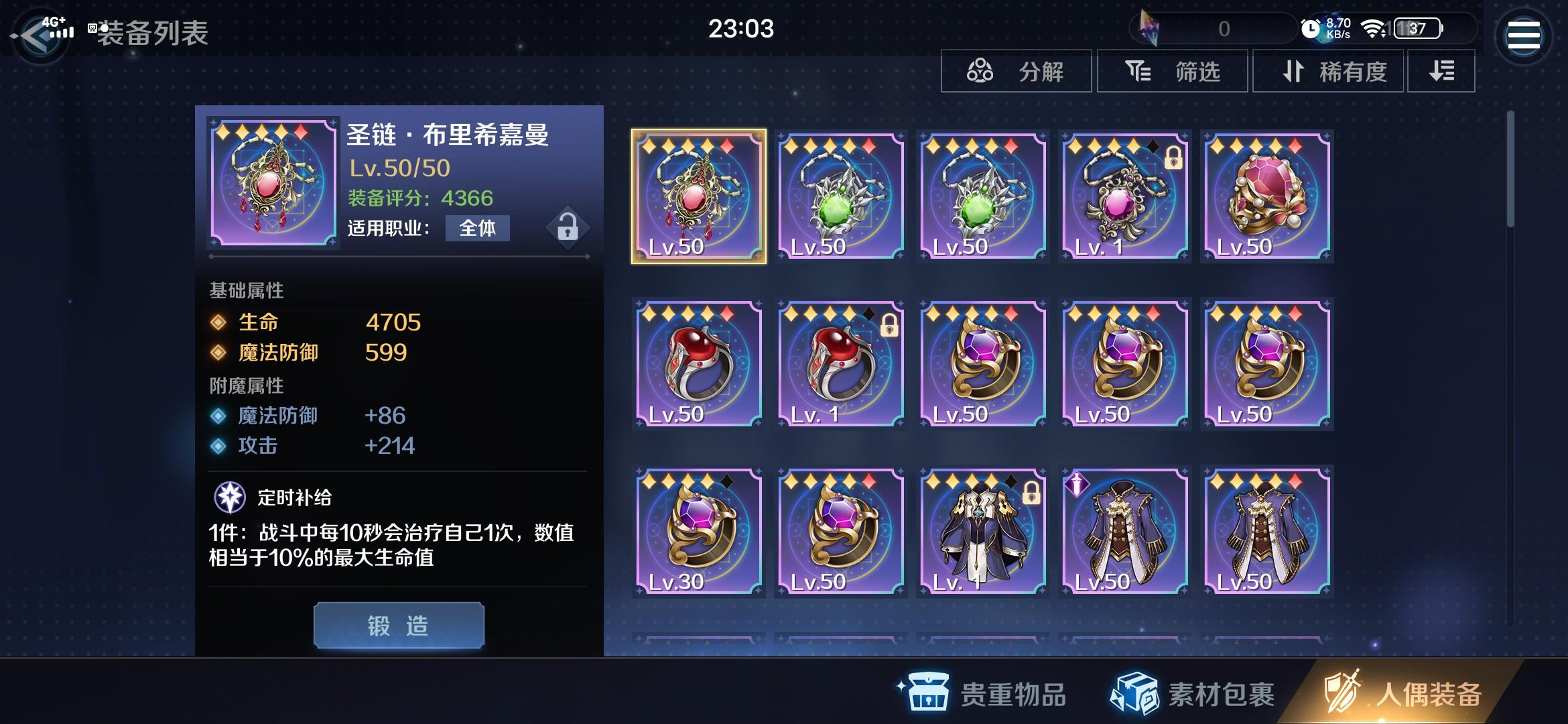Click the sort order icon beside 稀有度

click(1441, 72)
